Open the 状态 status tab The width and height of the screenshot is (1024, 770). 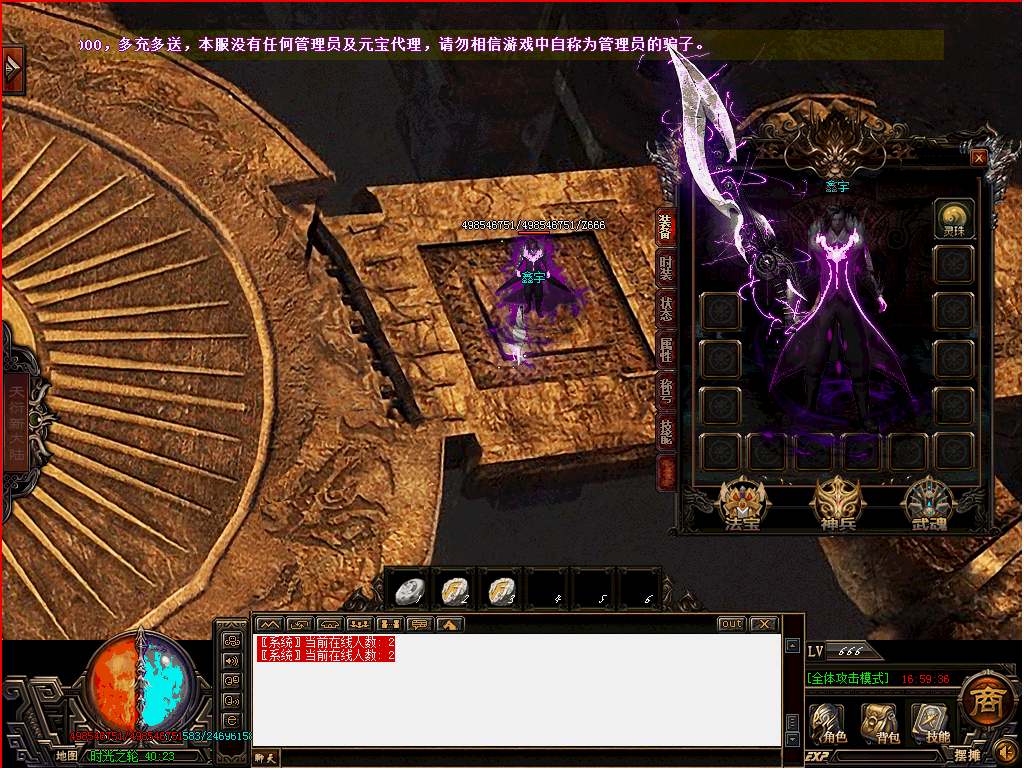coord(666,309)
